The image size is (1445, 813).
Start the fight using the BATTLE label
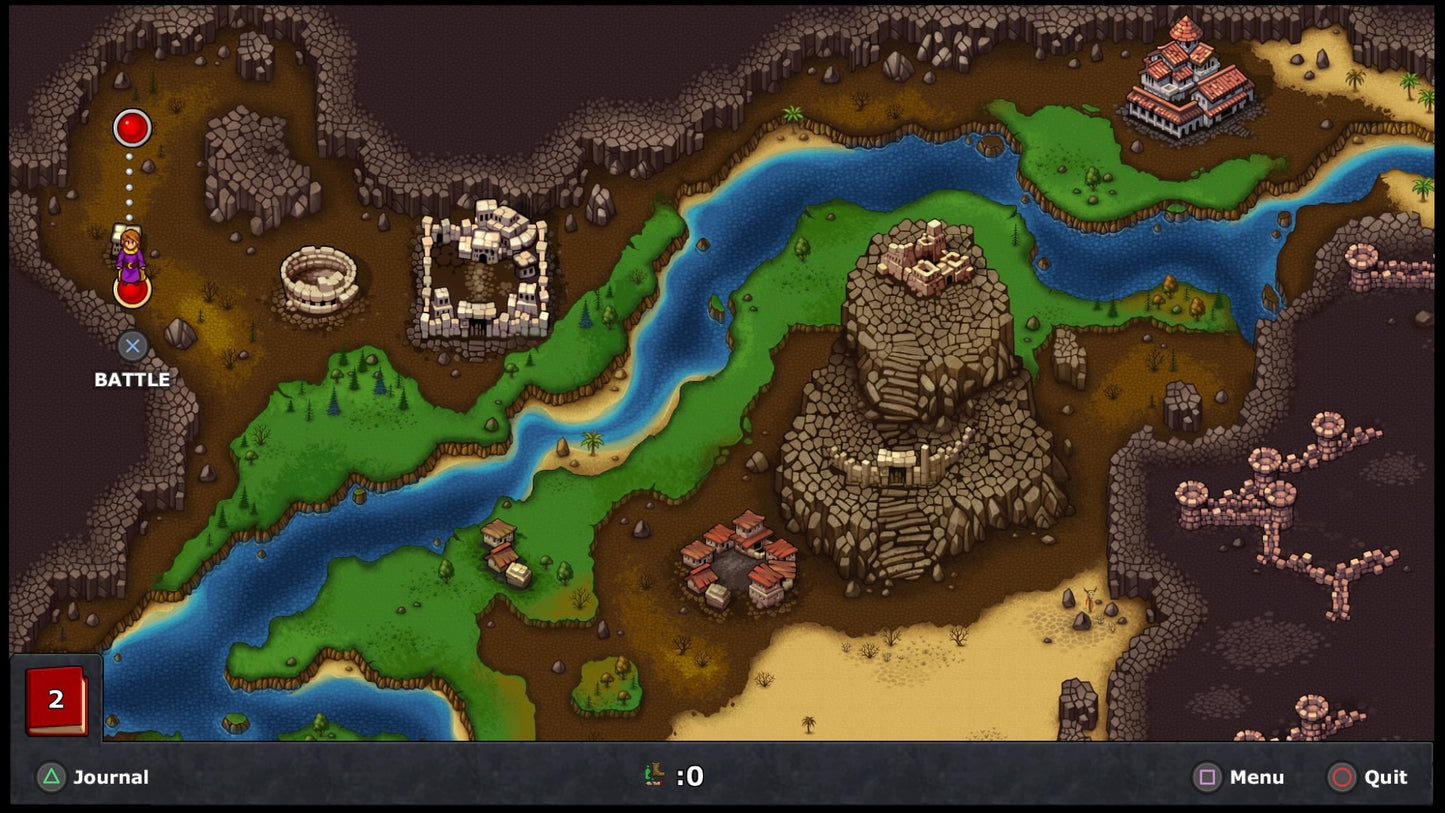click(132, 380)
